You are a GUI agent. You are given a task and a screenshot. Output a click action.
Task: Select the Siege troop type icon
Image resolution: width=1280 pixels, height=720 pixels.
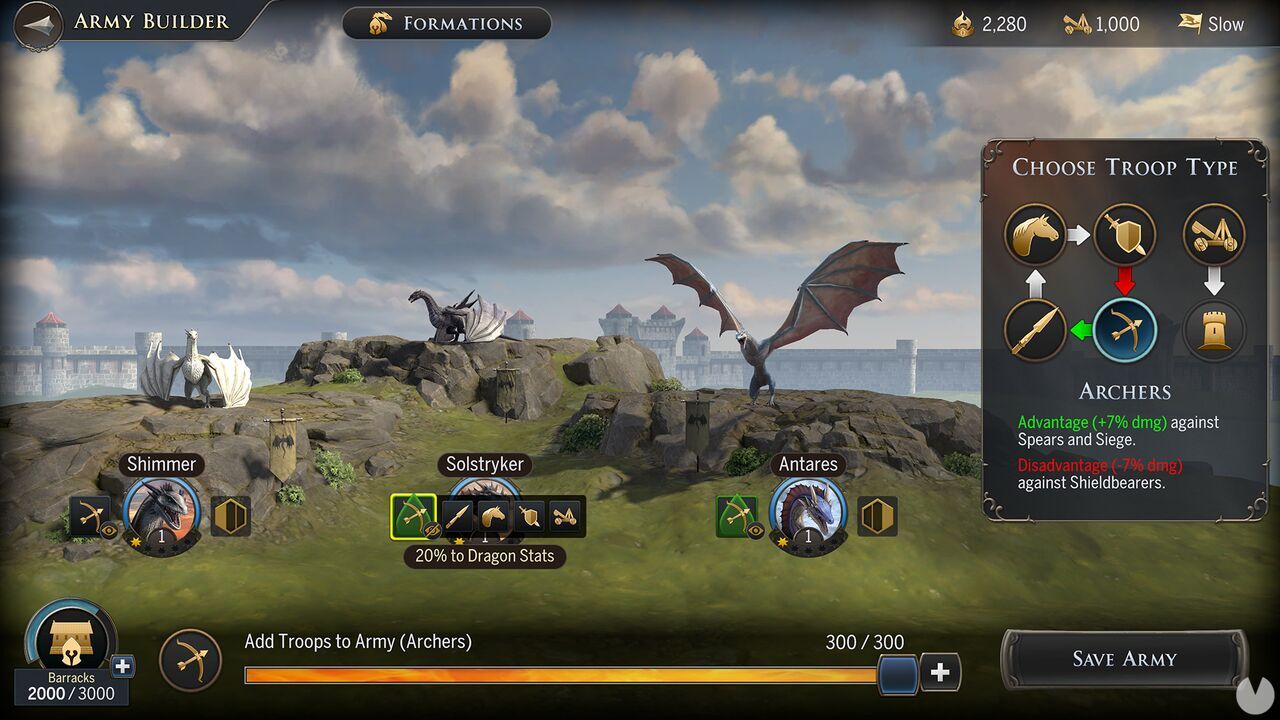(1214, 233)
